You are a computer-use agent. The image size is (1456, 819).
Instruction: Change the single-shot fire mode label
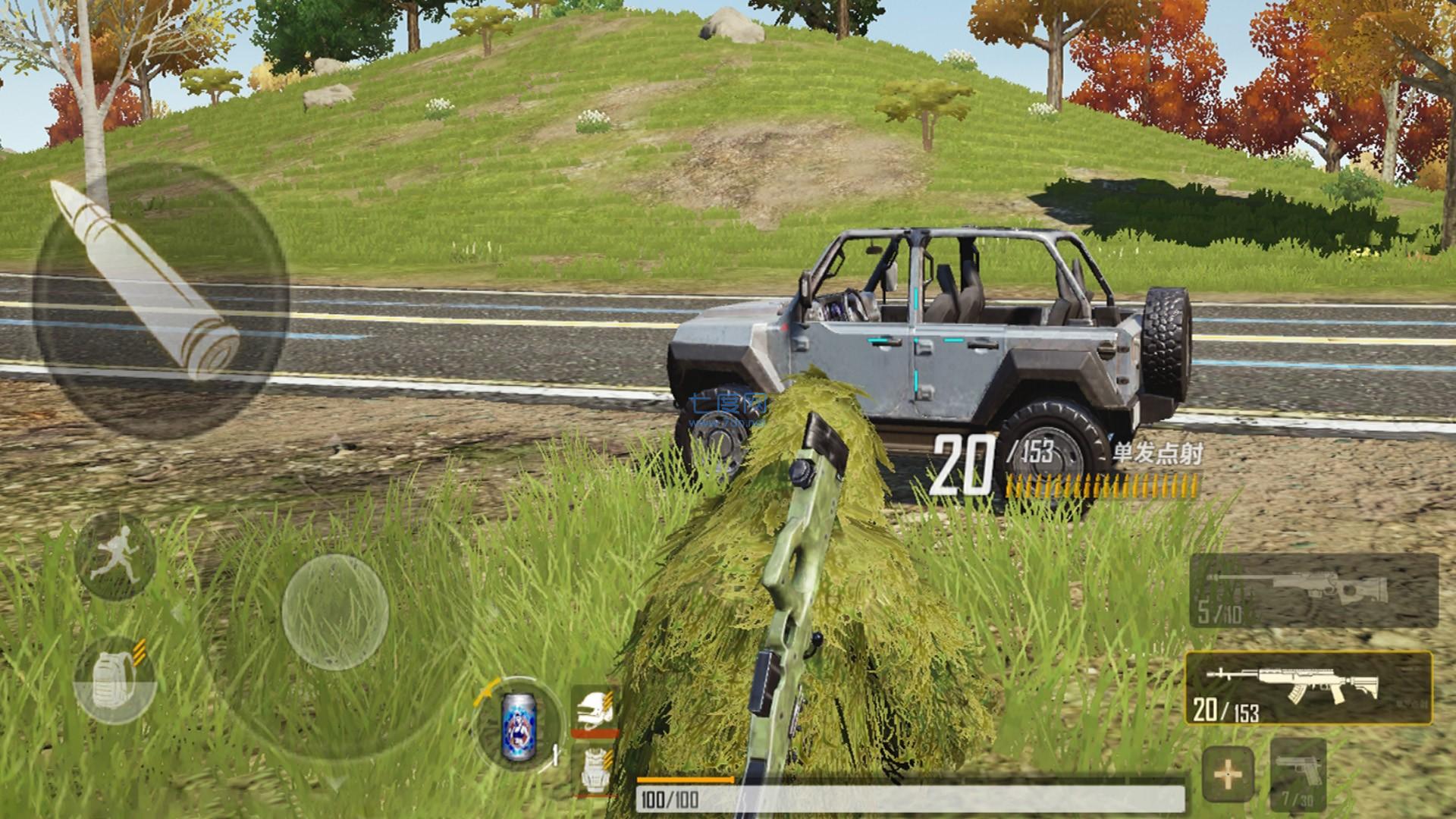pos(1156,454)
